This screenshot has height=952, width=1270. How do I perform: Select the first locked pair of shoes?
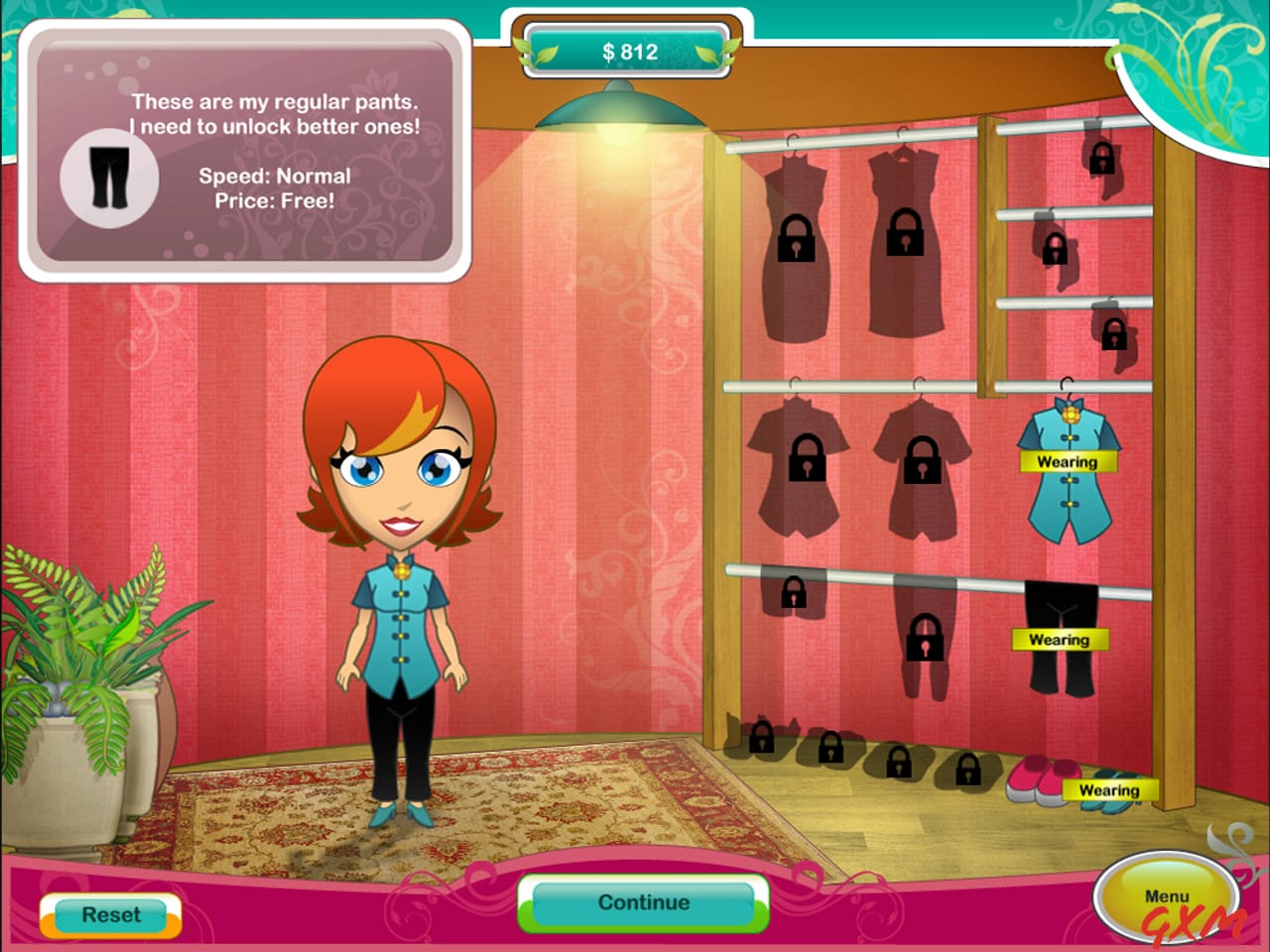[x=760, y=744]
